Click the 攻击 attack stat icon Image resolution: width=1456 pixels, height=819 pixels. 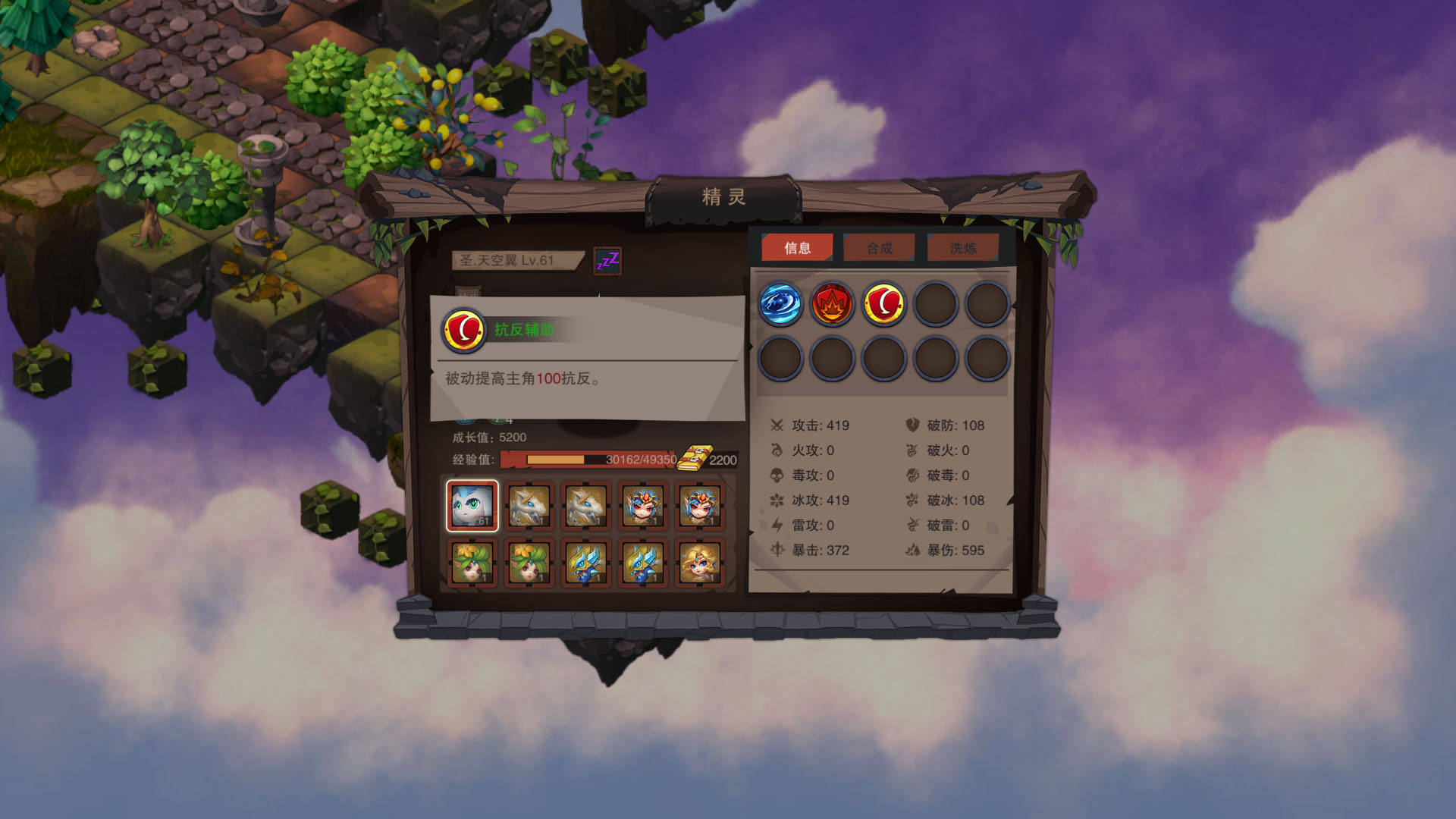pyautogui.click(x=776, y=425)
